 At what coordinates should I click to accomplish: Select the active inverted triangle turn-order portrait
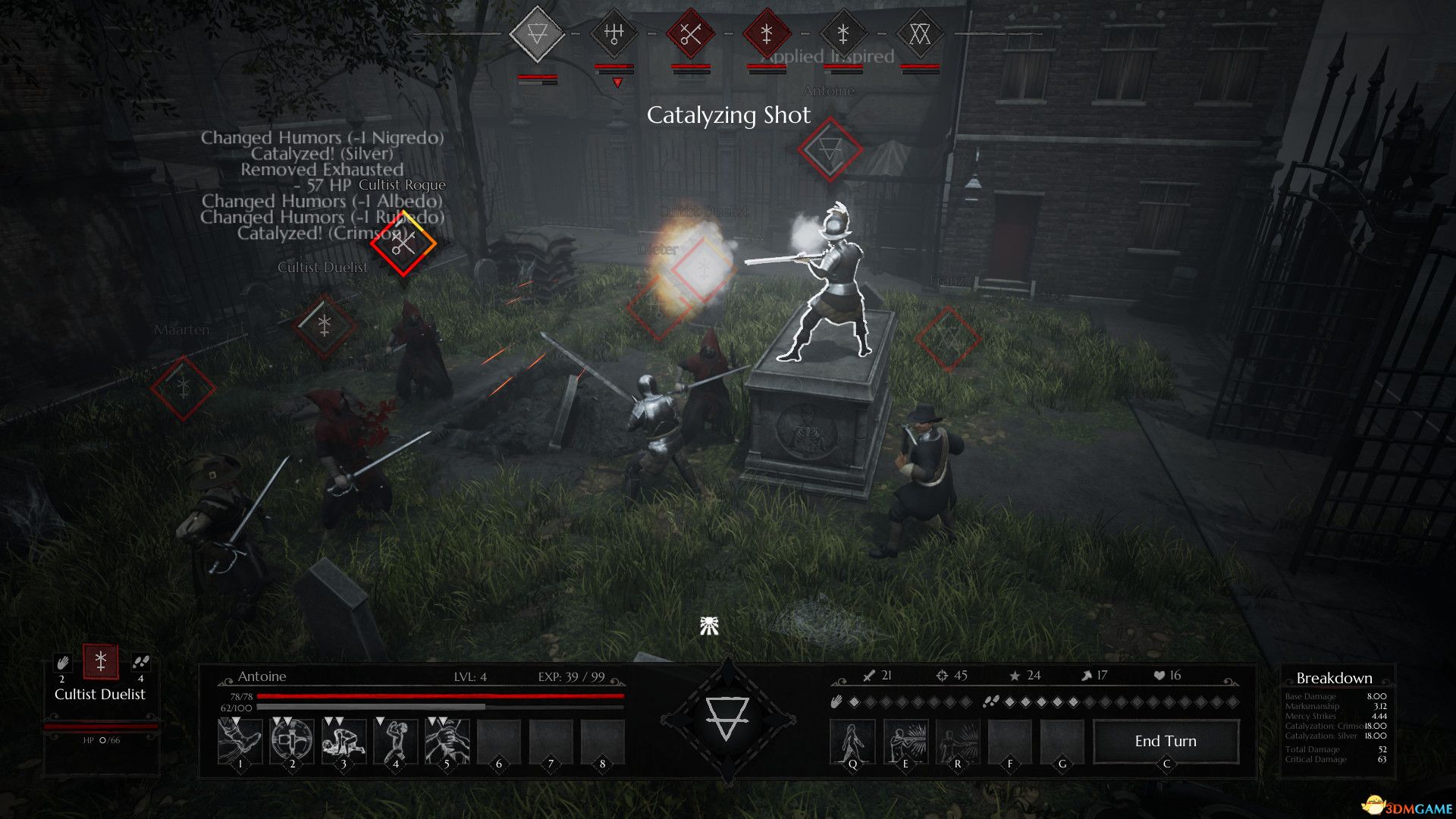(x=537, y=34)
